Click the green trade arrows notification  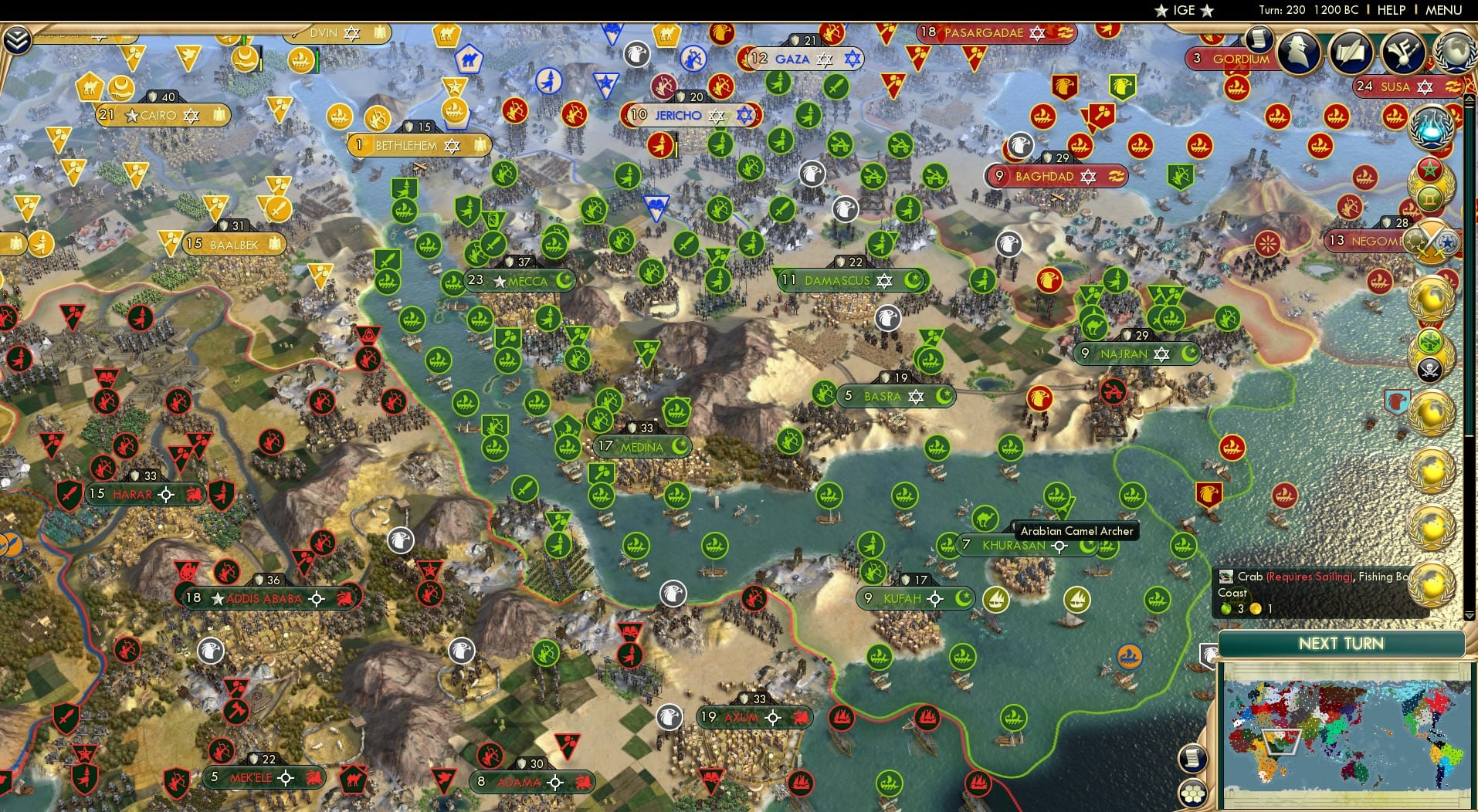click(x=1429, y=342)
